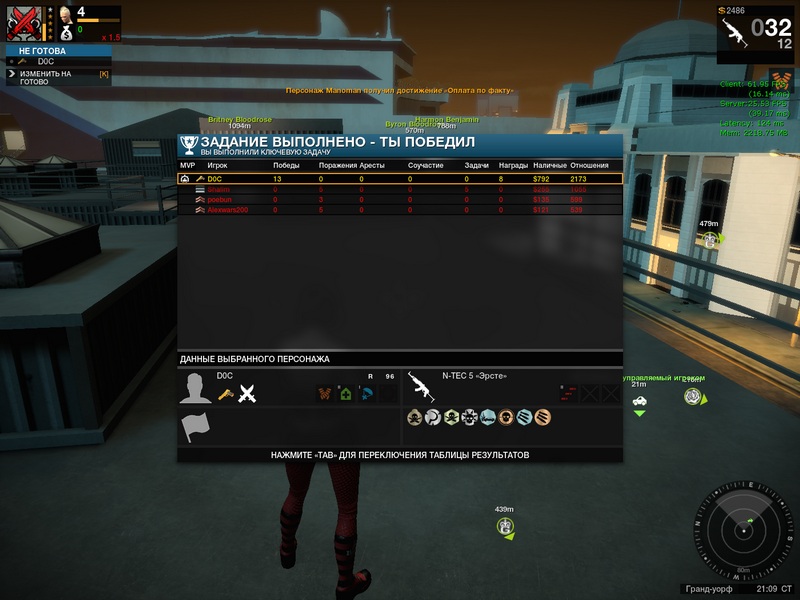This screenshot has height=600, width=800.
Task: Sort by the Наличные column header
Action: 549,165
